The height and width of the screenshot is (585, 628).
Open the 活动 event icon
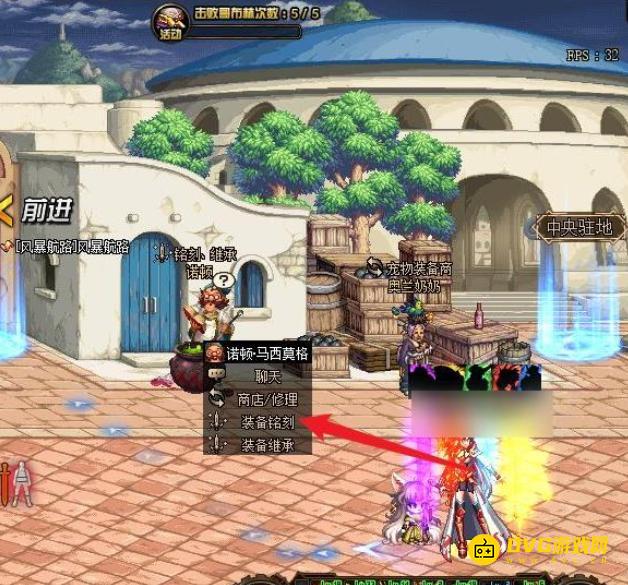pos(170,22)
